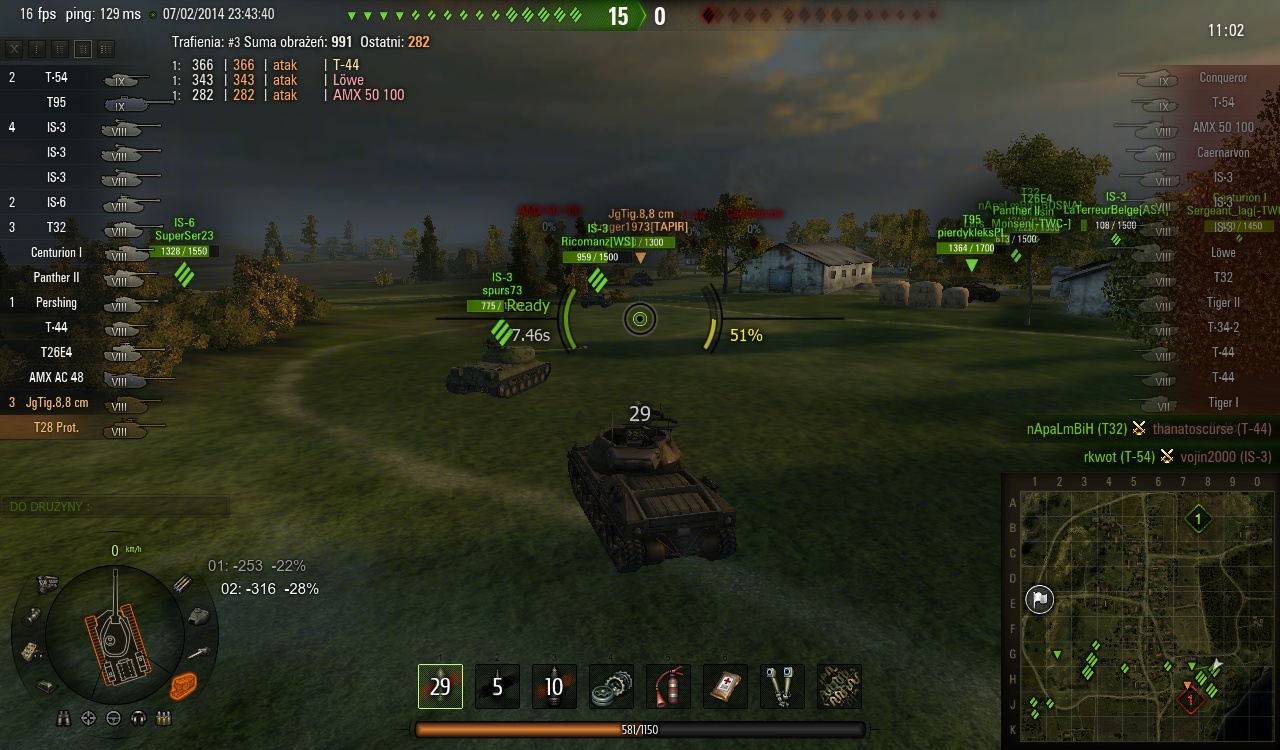The image size is (1280, 750).
Task: Hide the player panel using the X button
Action: tap(15, 49)
